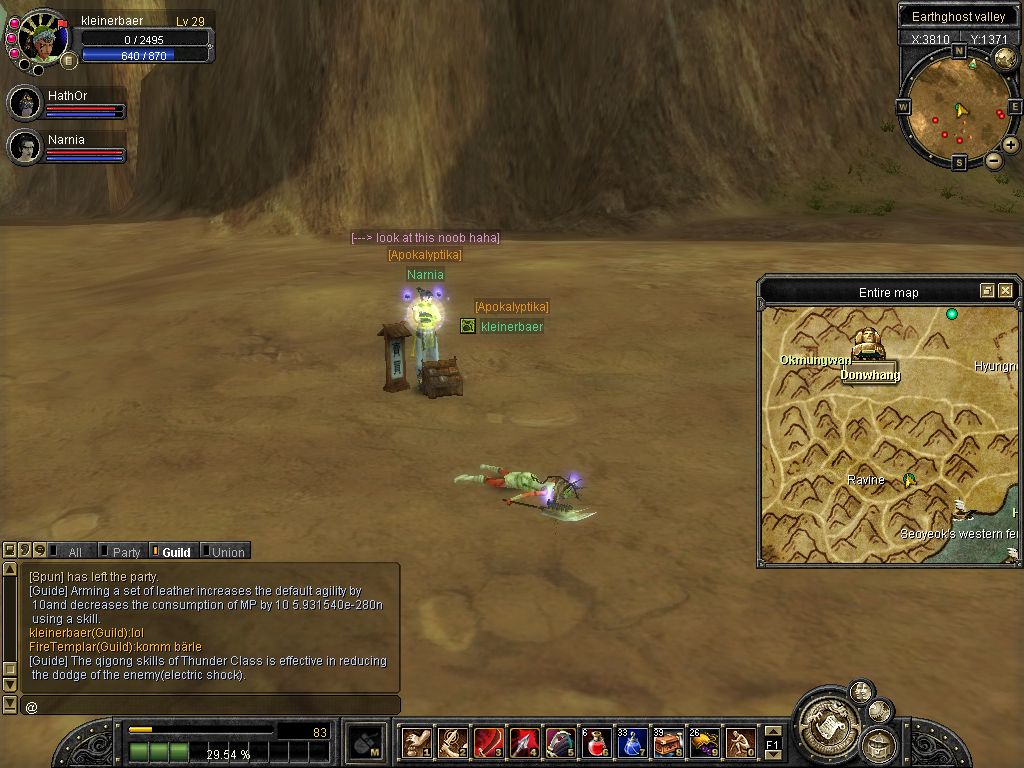The height and width of the screenshot is (768, 1024).
Task: Switch hotbar page with the up arrow
Action: point(772,731)
